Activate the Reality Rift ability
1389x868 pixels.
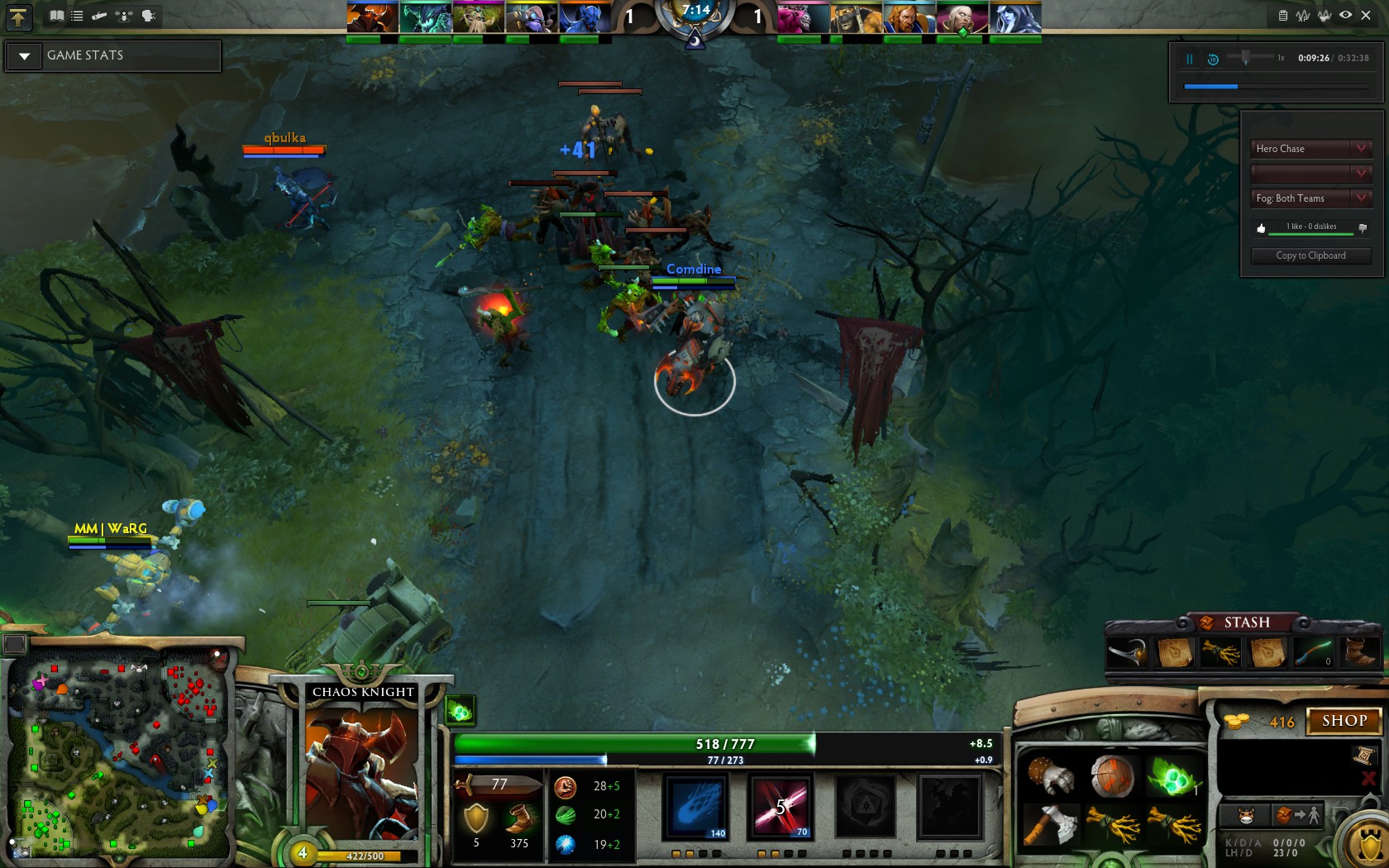click(780, 806)
